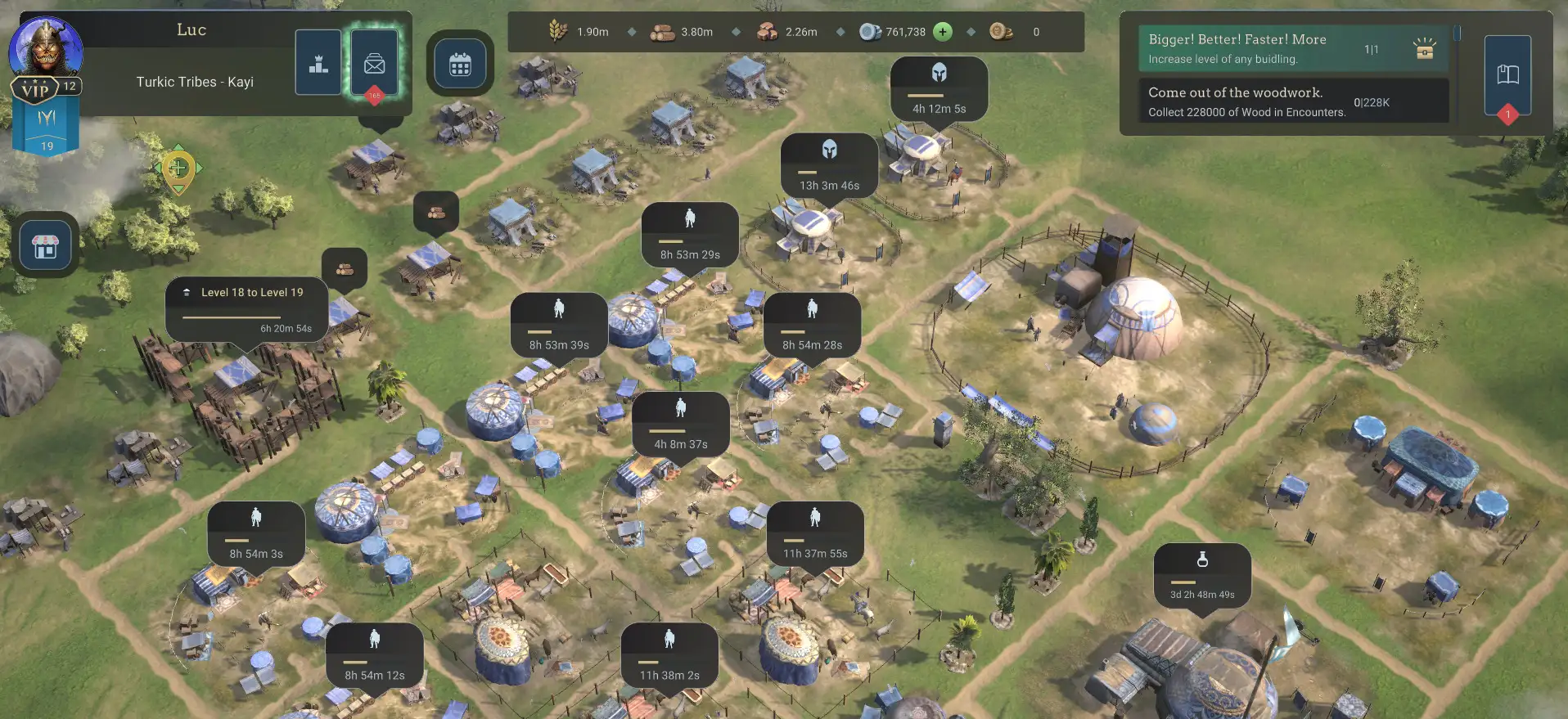Select the 4h 8m 37s villager timer

[680, 425]
